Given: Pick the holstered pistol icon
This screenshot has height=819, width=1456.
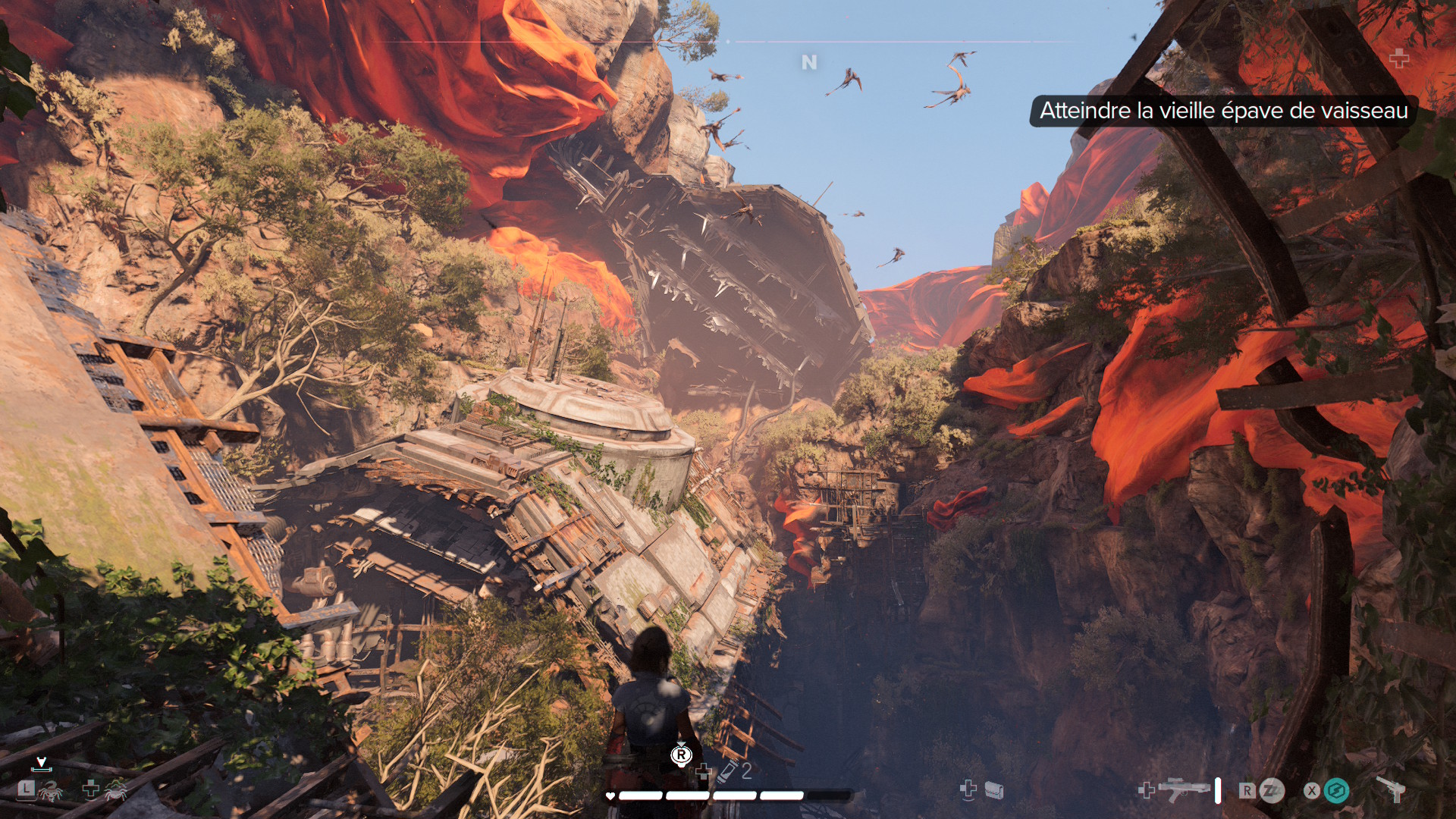Looking at the screenshot, I should click(1392, 789).
